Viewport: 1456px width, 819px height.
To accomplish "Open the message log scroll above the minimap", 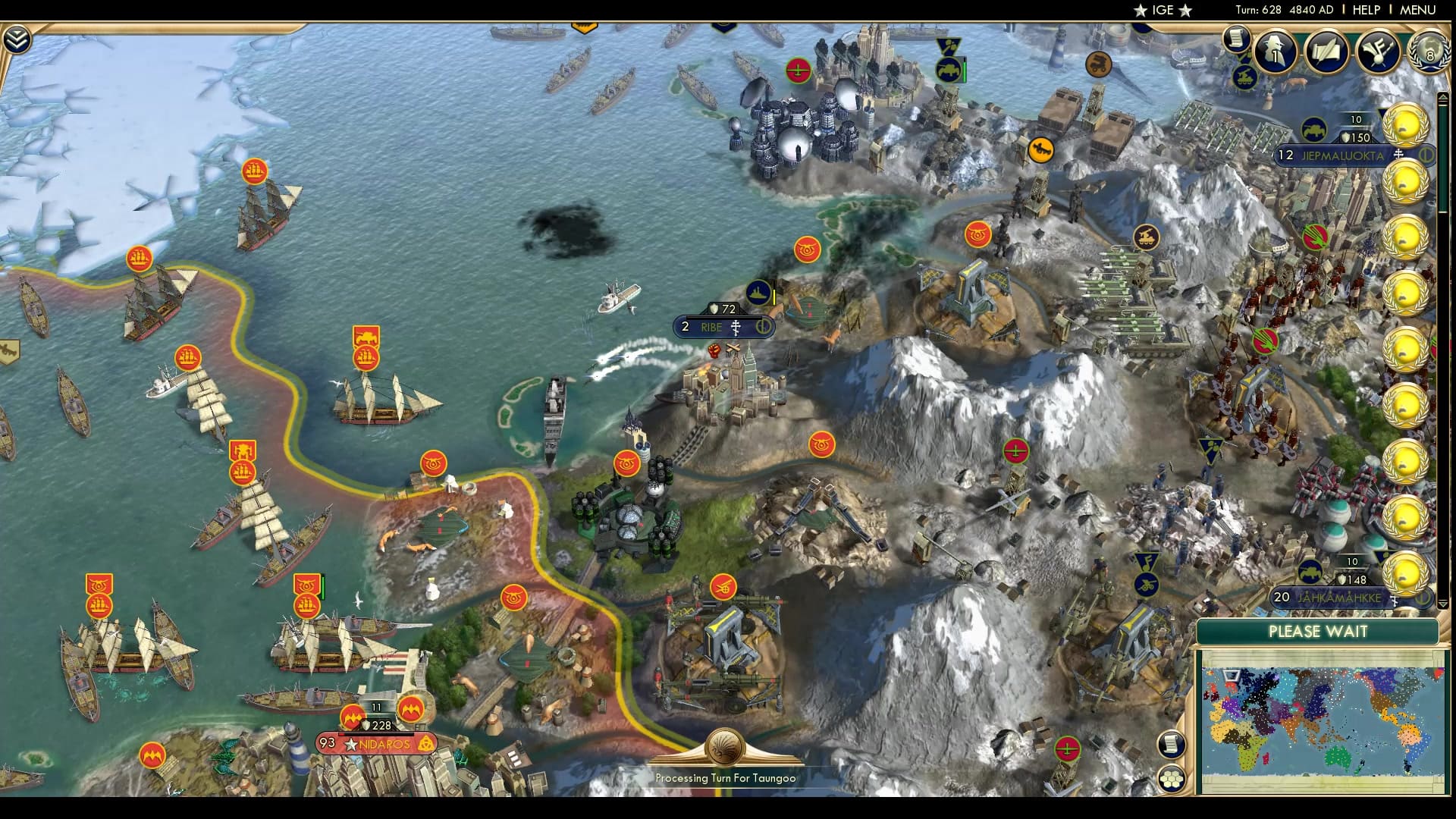I will tap(1172, 745).
